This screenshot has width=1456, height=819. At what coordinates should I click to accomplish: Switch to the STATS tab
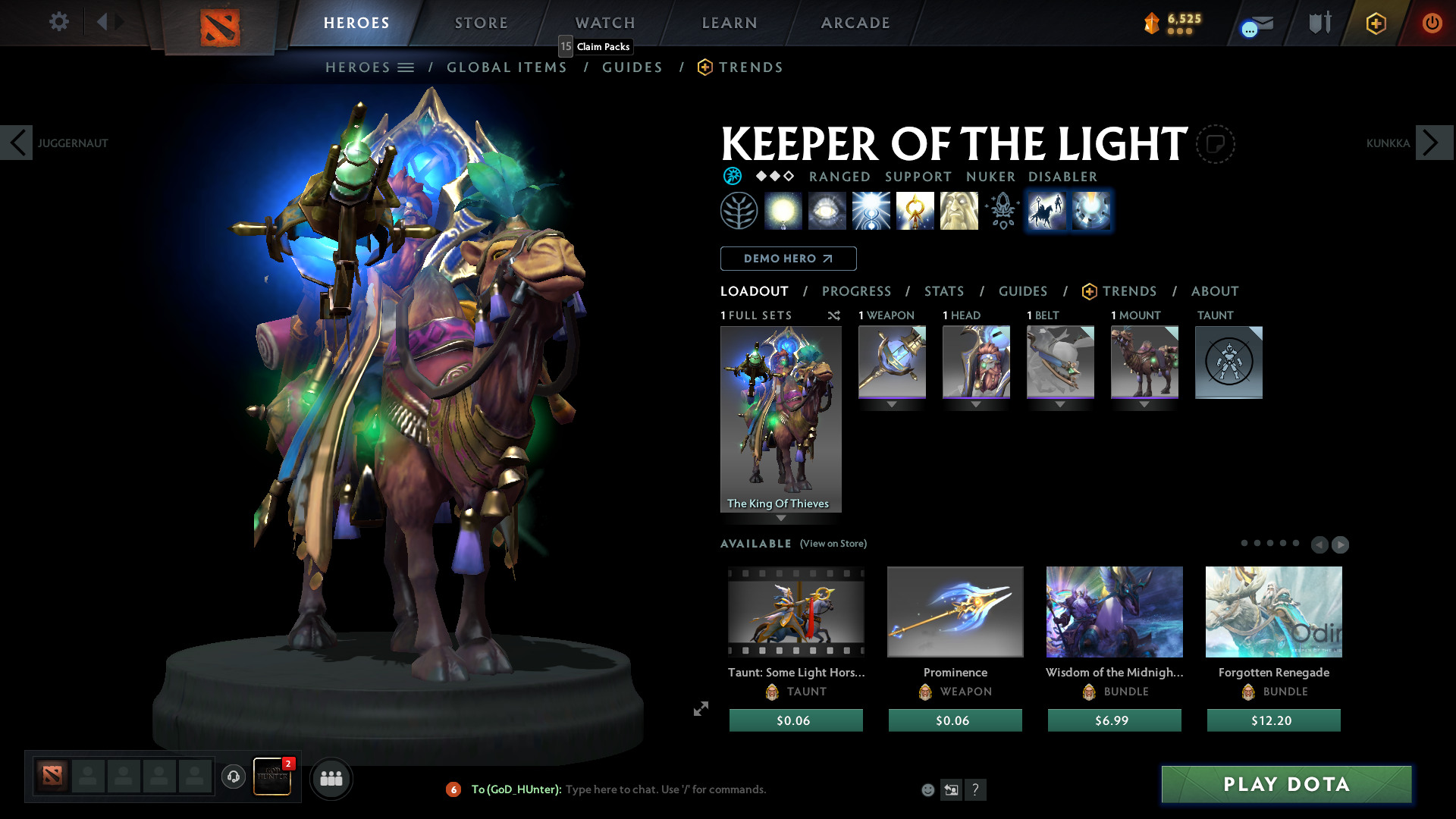(x=943, y=291)
